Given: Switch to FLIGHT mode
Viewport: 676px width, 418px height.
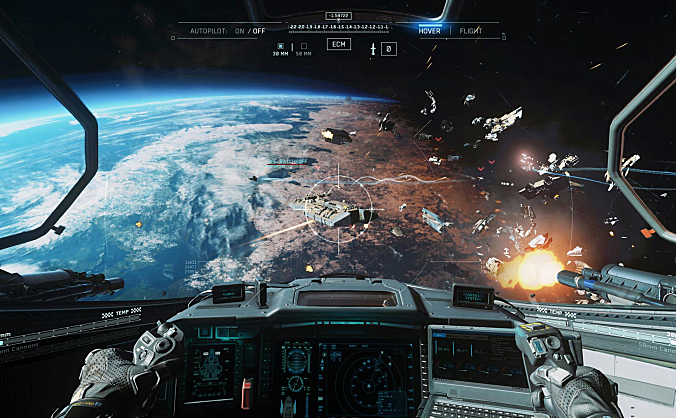Looking at the screenshot, I should [470, 31].
